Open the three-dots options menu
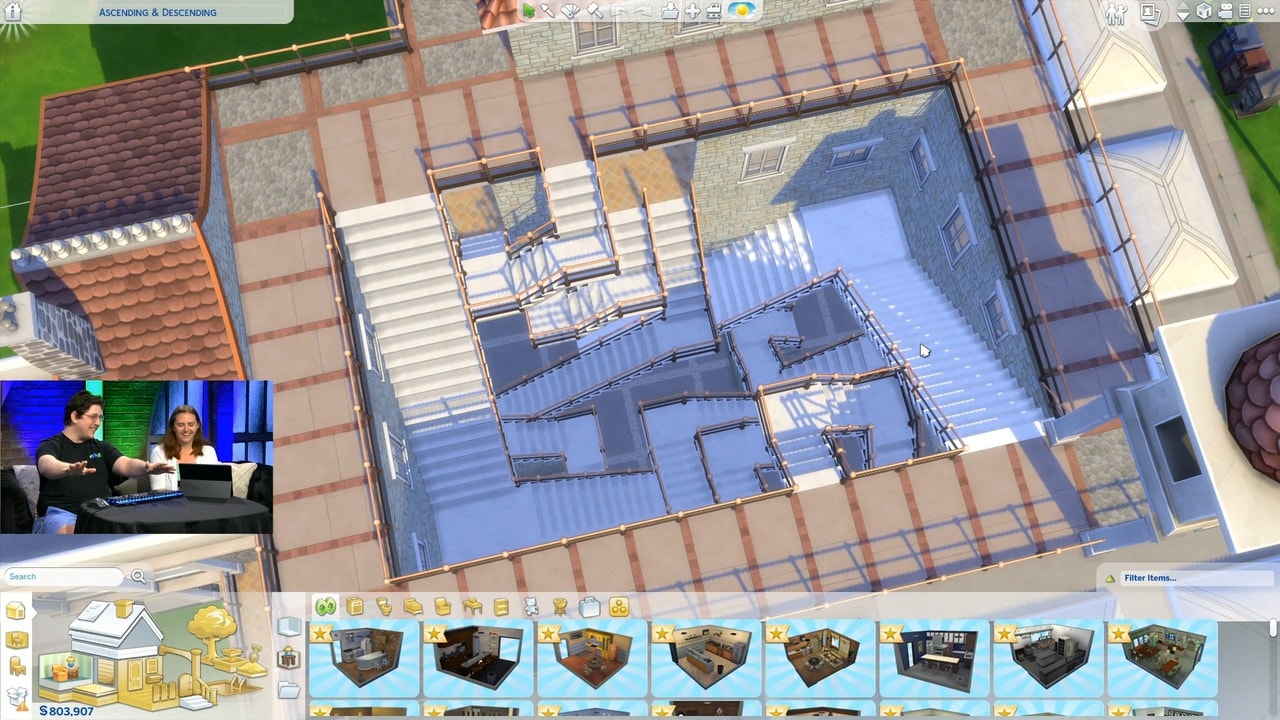Screen dimensions: 1280x720 [1264, 12]
